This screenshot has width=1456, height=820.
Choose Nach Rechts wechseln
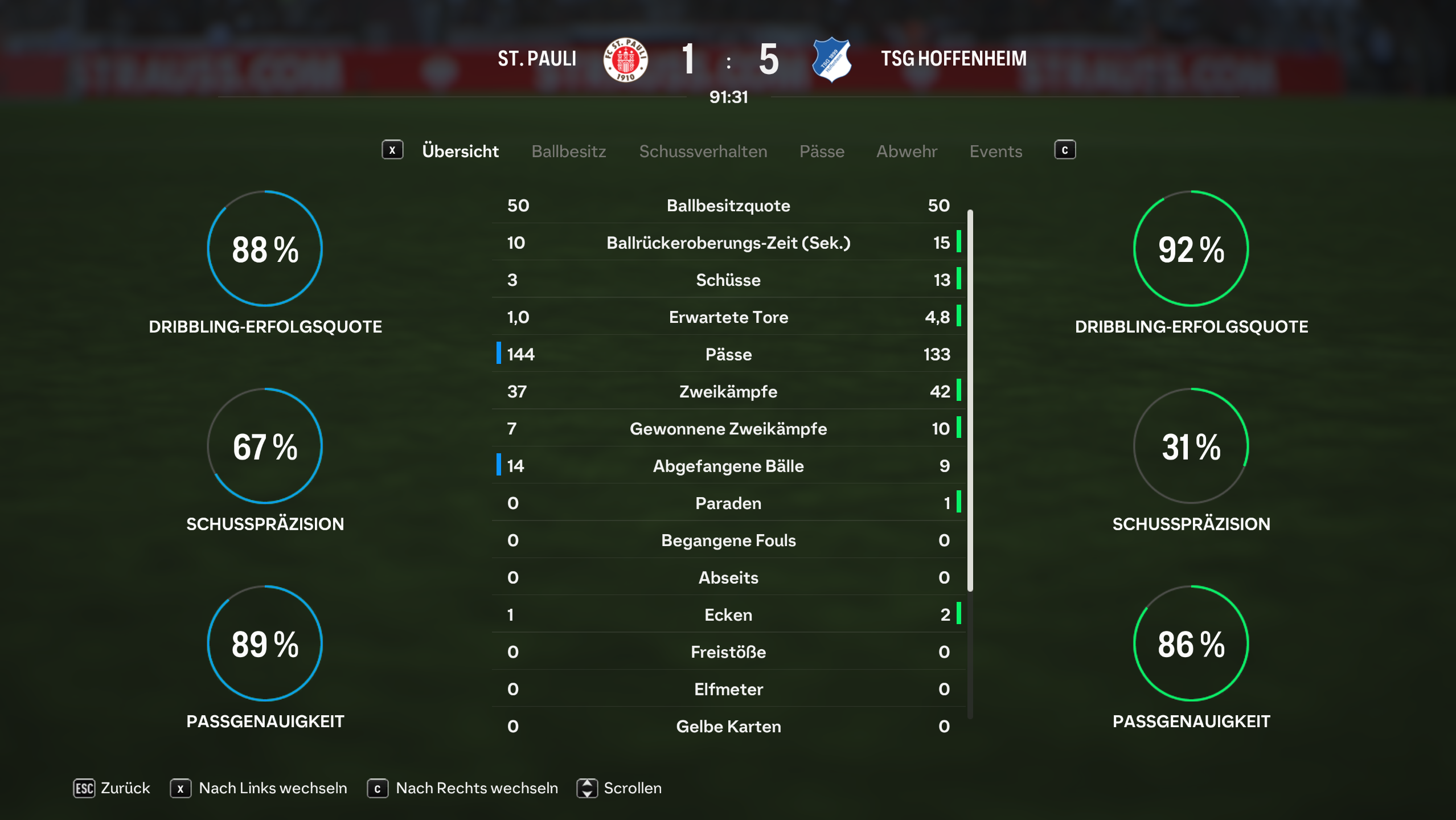point(463,788)
